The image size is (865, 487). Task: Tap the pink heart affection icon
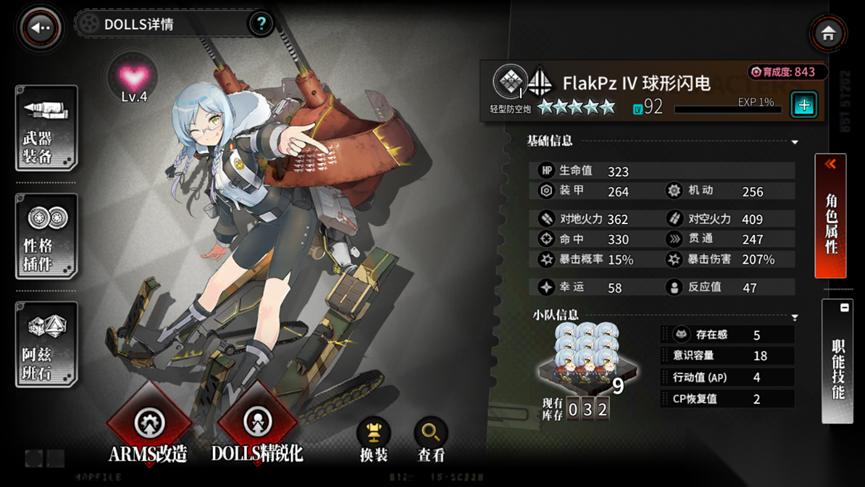(x=134, y=77)
